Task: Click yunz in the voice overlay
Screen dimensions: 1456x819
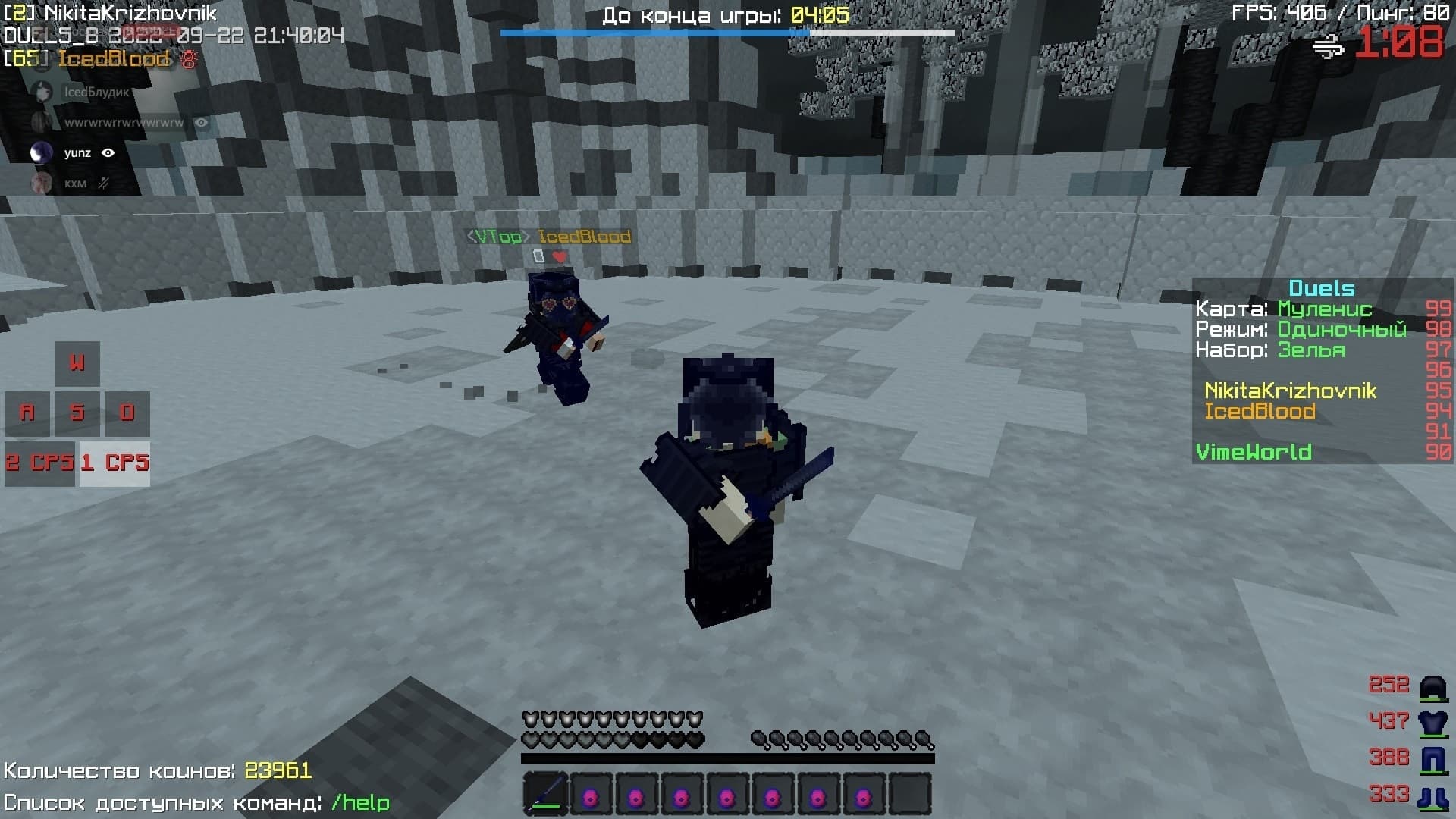Action: (x=77, y=153)
